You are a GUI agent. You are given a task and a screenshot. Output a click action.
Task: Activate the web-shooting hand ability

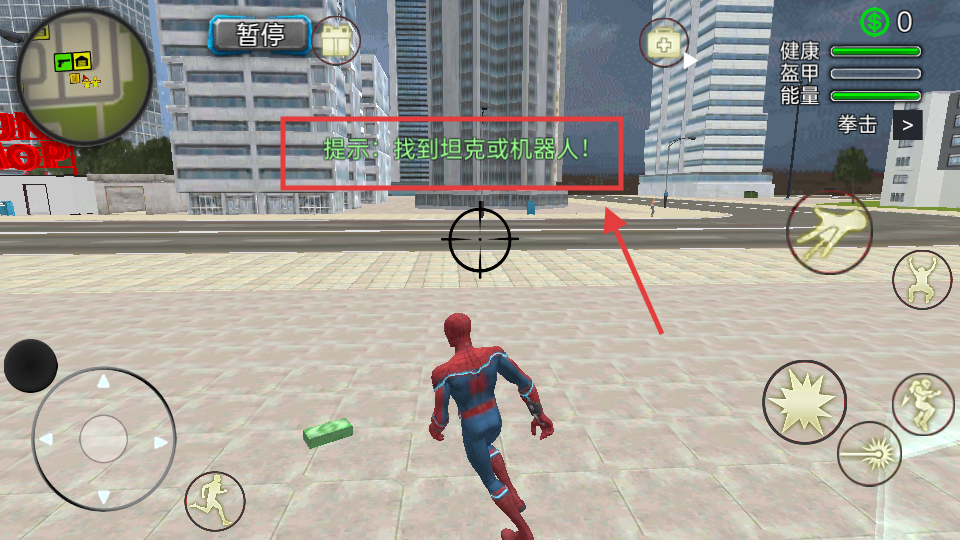coord(829,233)
